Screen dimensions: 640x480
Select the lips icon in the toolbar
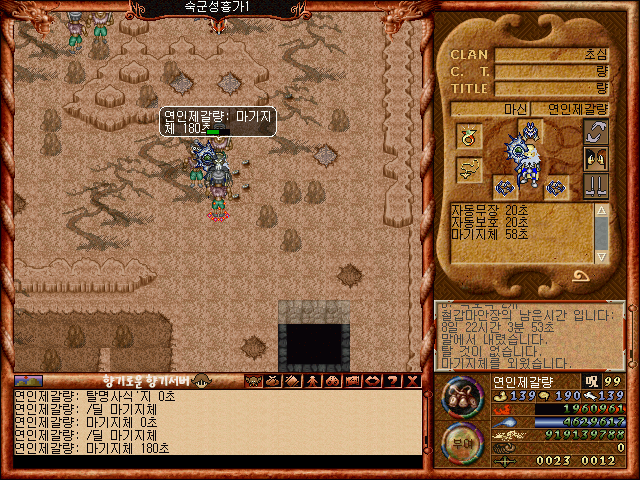click(372, 381)
